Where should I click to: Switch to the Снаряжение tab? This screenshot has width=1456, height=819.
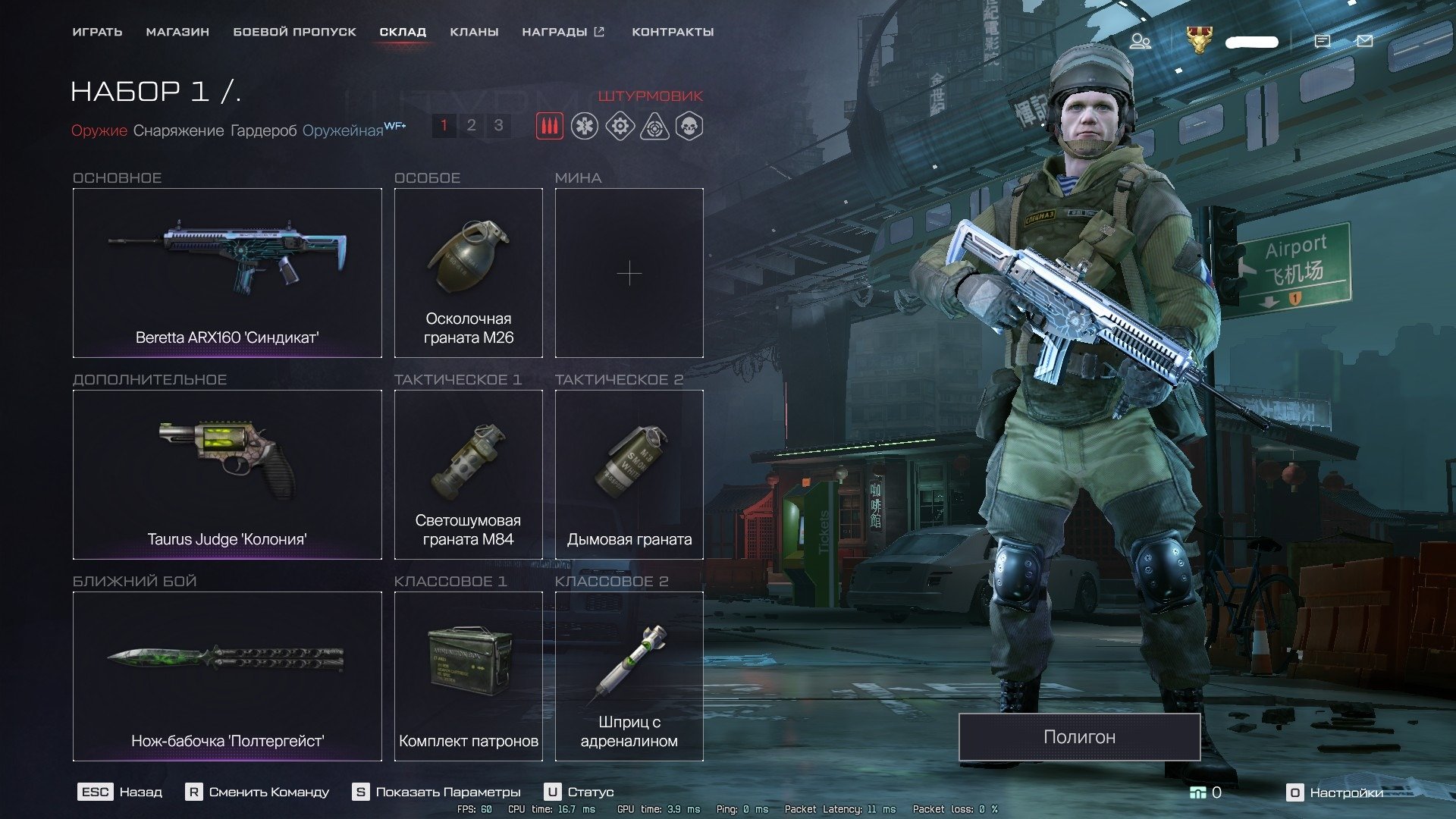point(178,130)
